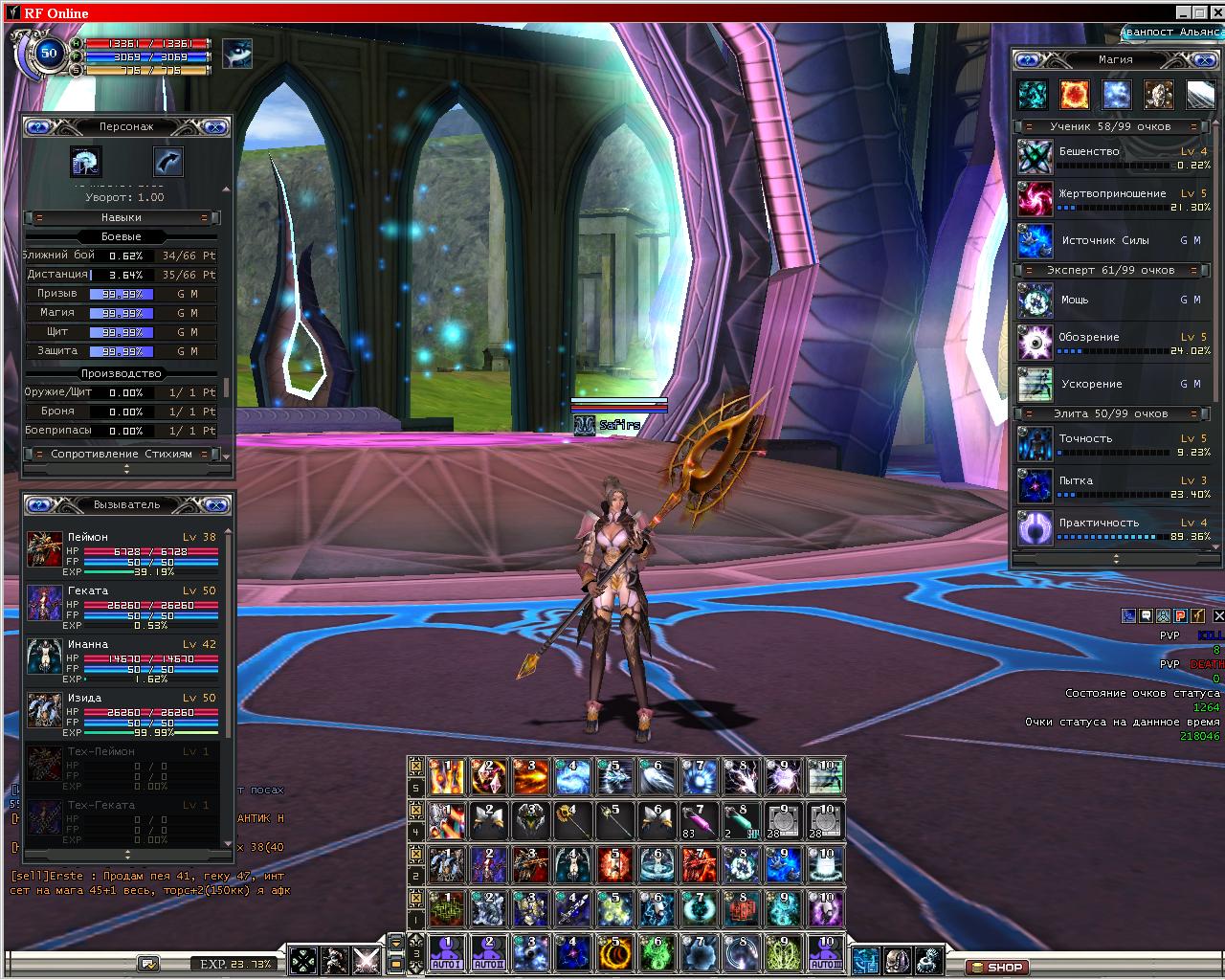Activate the AUTO I hotbar slot
The width and height of the screenshot is (1225, 980).
pyautogui.click(x=445, y=953)
